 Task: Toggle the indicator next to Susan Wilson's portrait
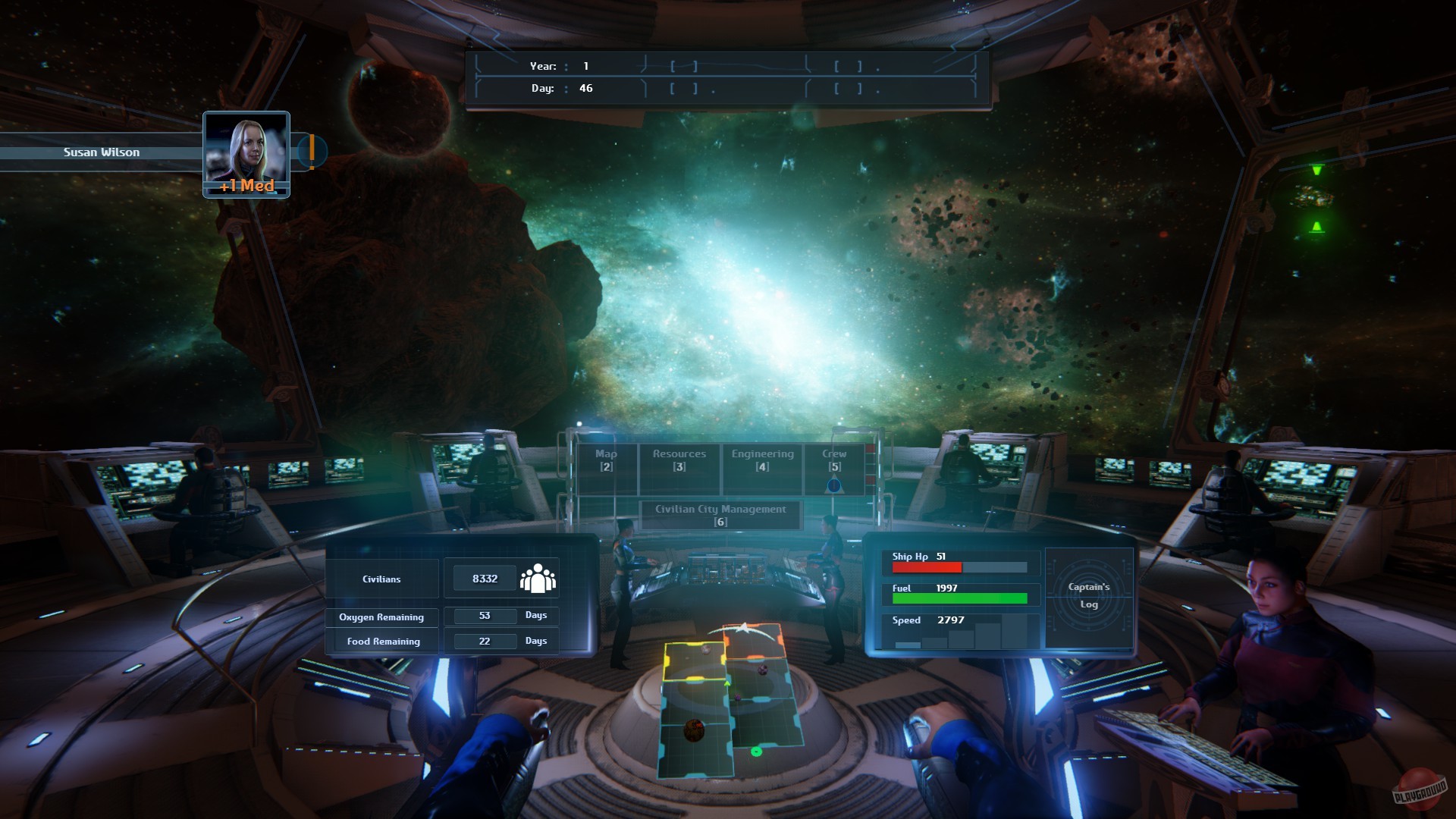point(311,151)
